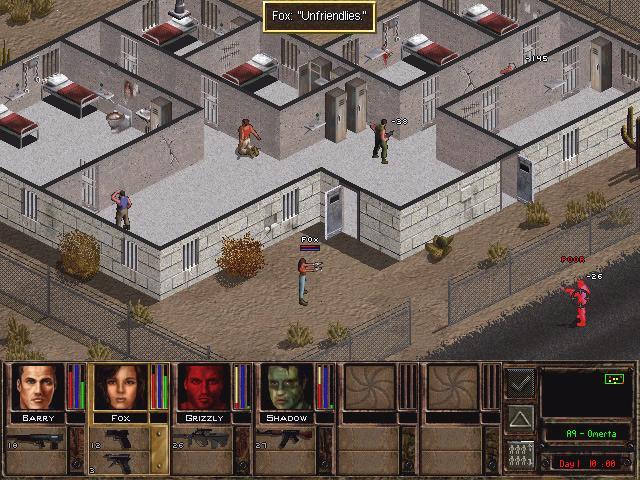
Task: Pick Shadow's portrait
Action: (289, 387)
